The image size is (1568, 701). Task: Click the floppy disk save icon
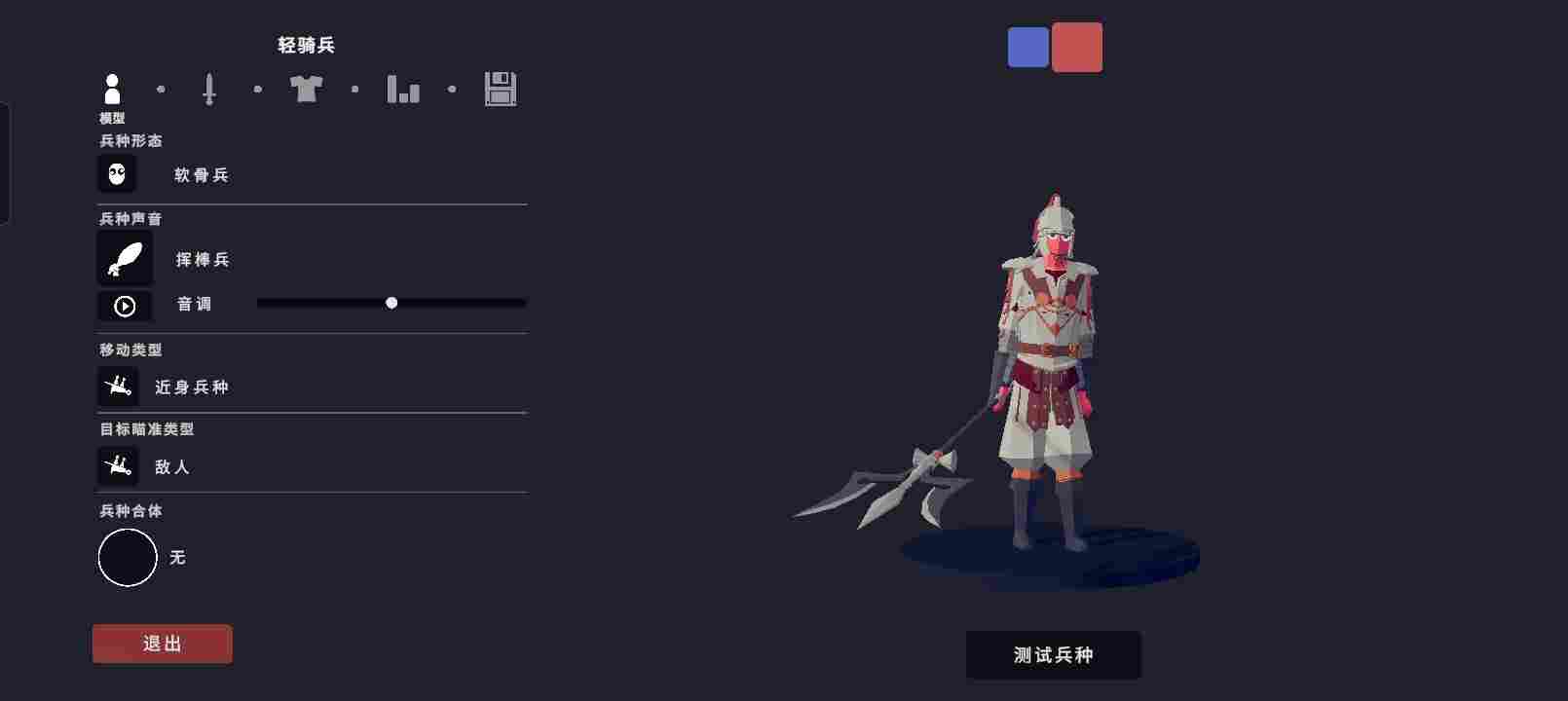tap(501, 90)
